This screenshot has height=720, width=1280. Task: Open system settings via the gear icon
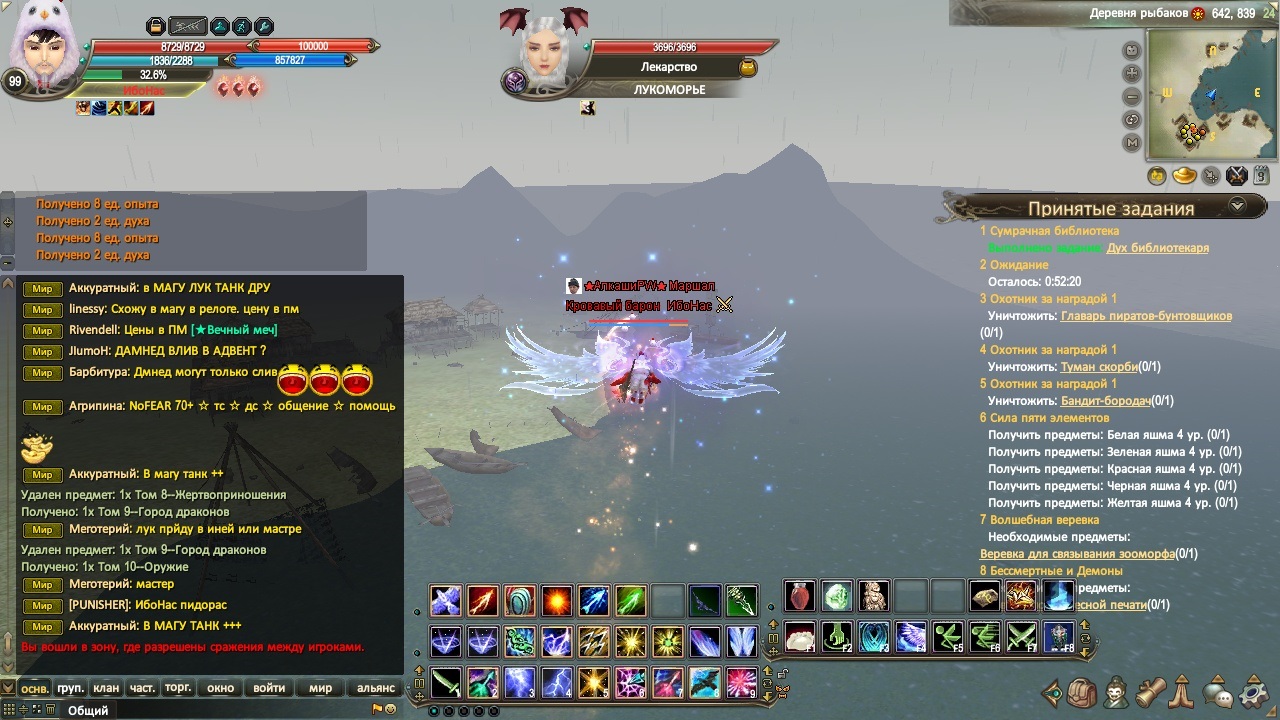[x=1253, y=692]
